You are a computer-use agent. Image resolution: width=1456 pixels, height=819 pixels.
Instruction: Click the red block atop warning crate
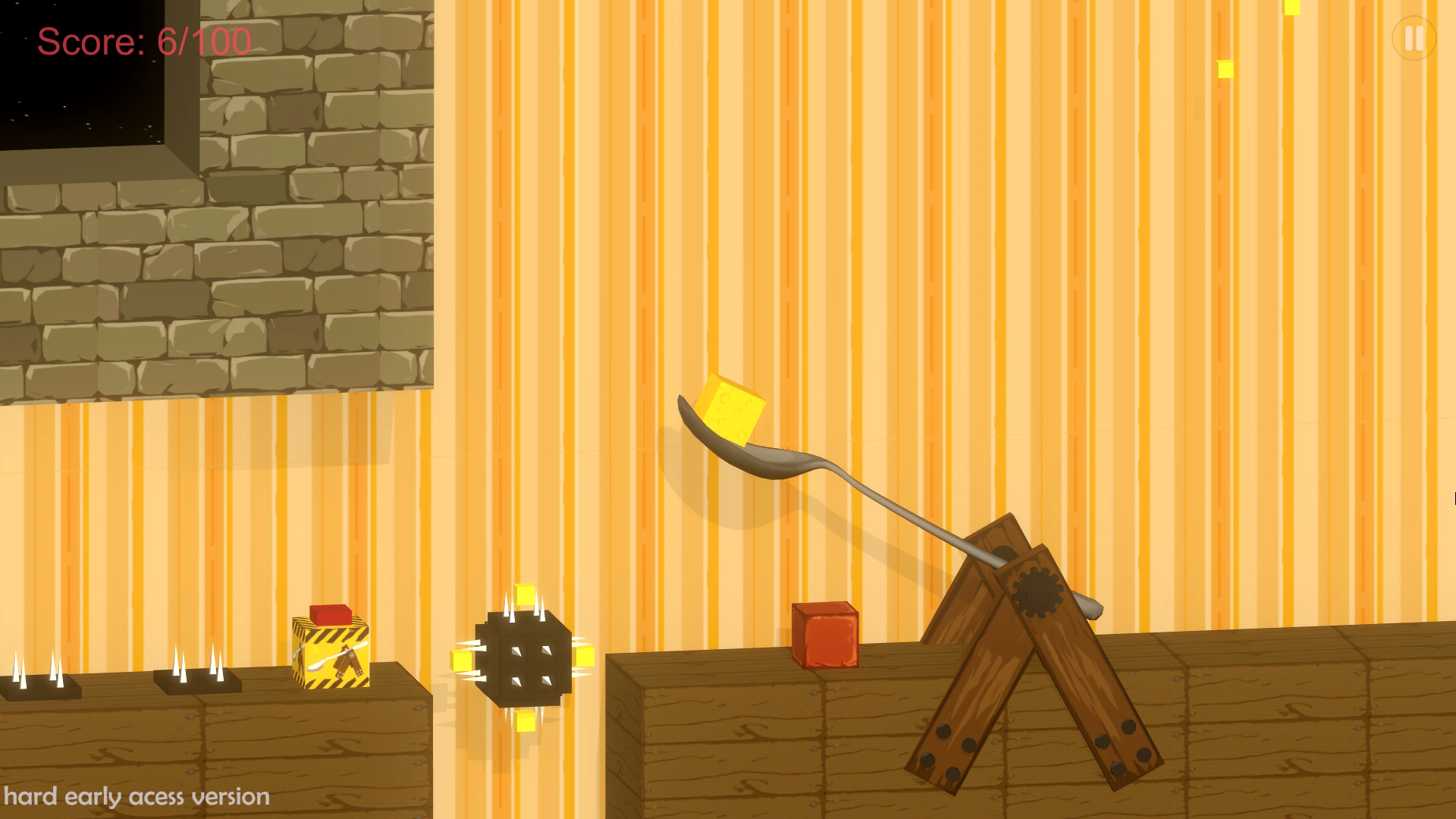coord(331,616)
